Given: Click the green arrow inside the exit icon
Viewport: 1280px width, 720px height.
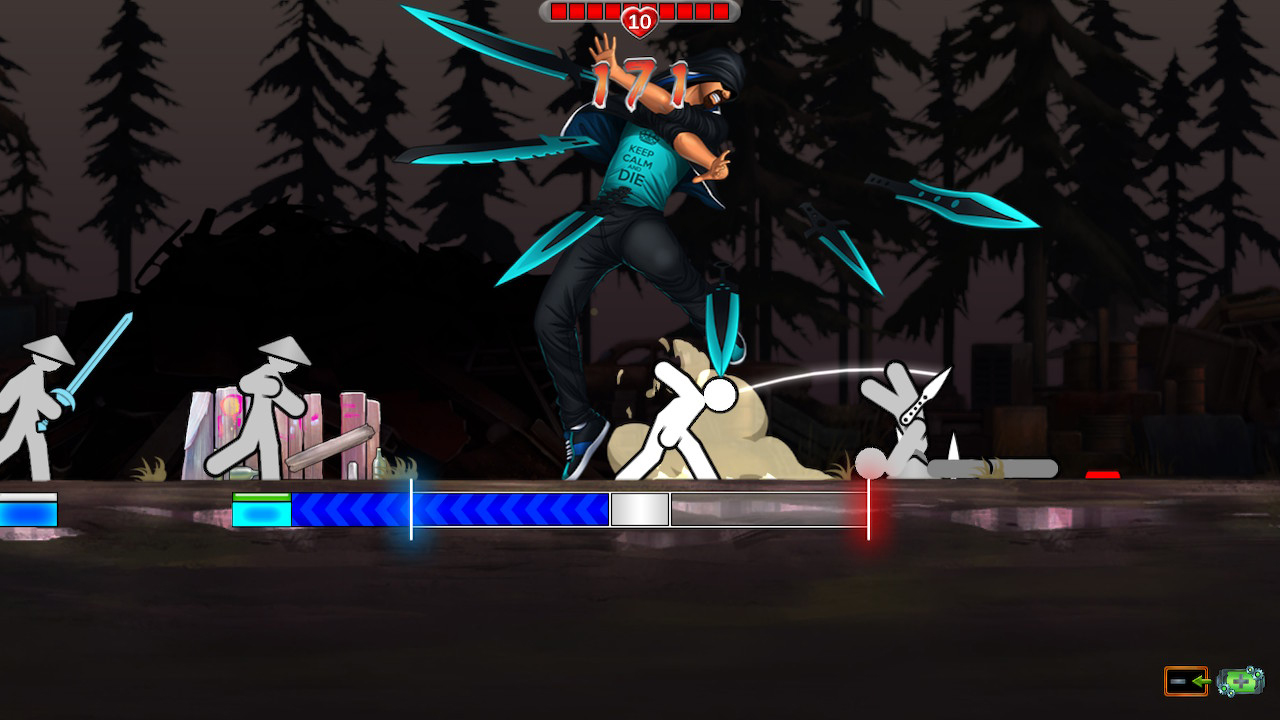Looking at the screenshot, I should [x=1201, y=681].
